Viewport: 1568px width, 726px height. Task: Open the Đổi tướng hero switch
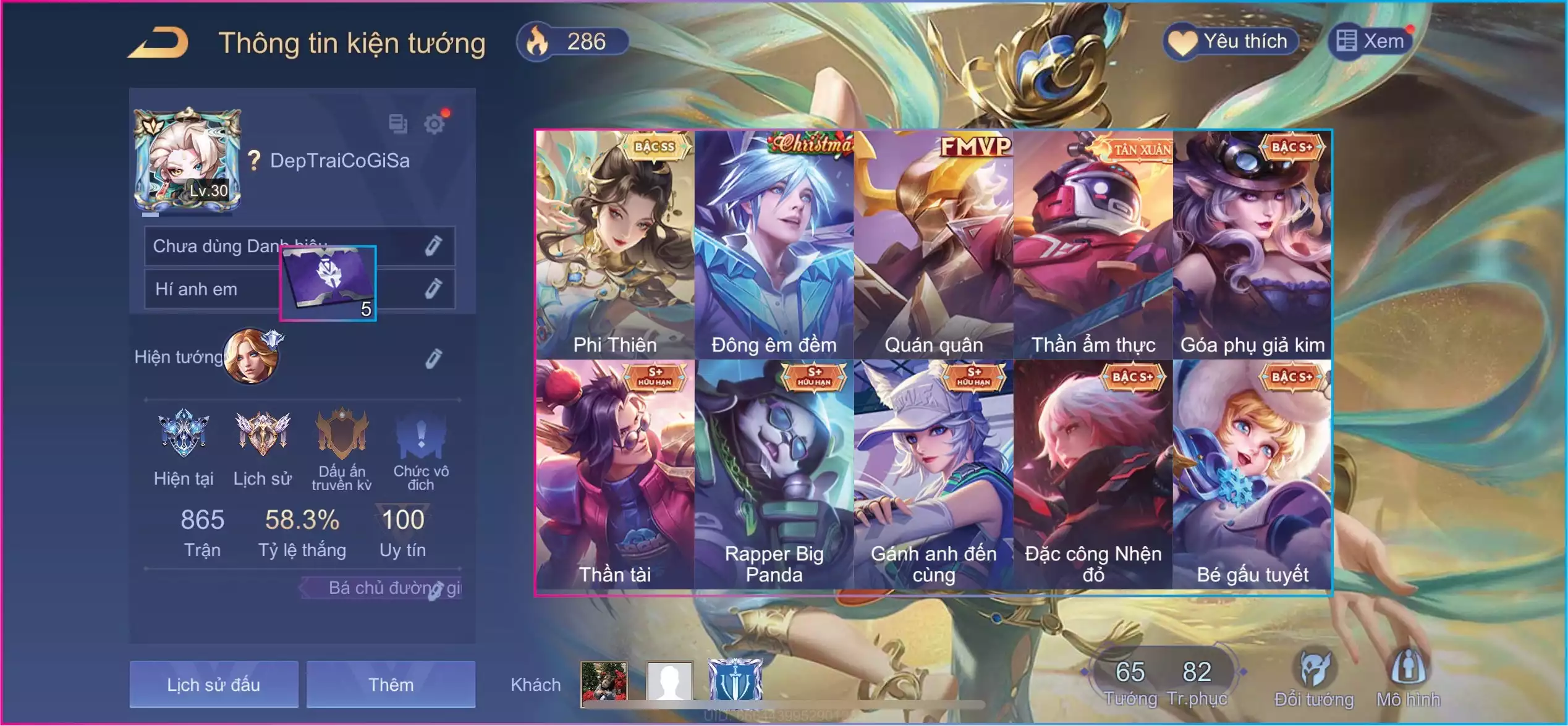click(1314, 678)
